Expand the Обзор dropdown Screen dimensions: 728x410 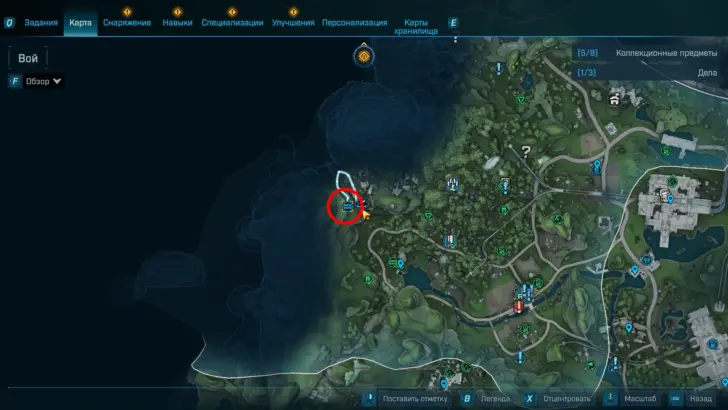coord(43,81)
